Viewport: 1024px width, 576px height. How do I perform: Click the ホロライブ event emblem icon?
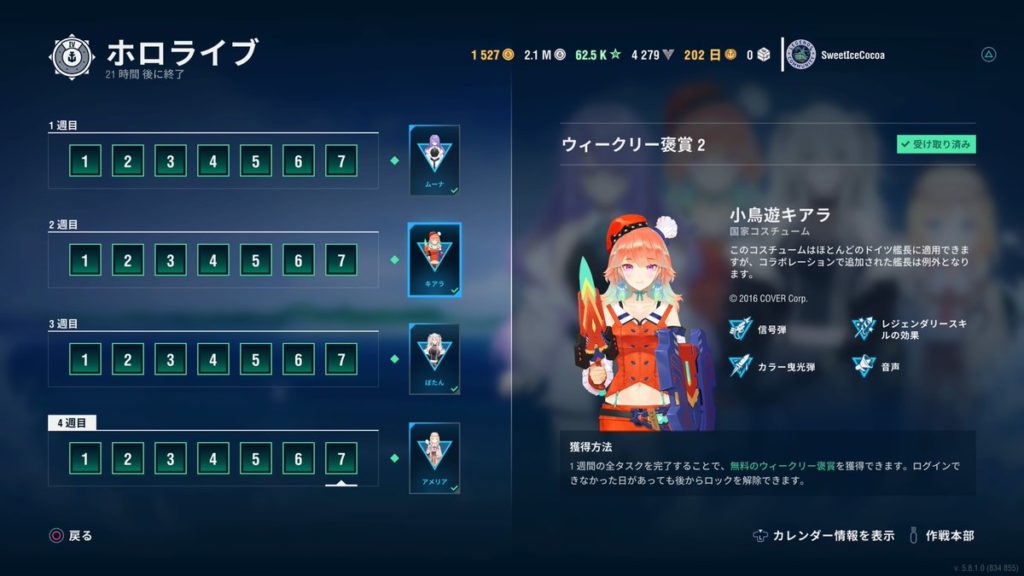72,58
